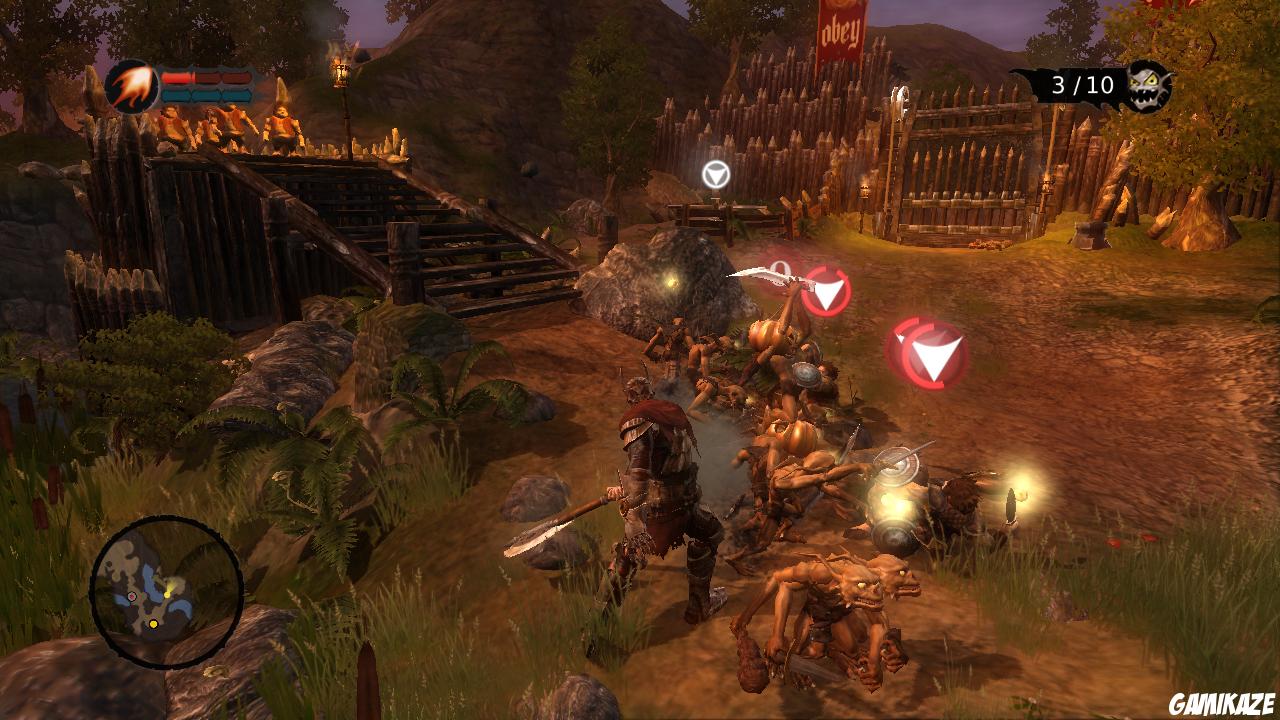Open the circular minimap
The image size is (1280, 720).
[x=166, y=591]
